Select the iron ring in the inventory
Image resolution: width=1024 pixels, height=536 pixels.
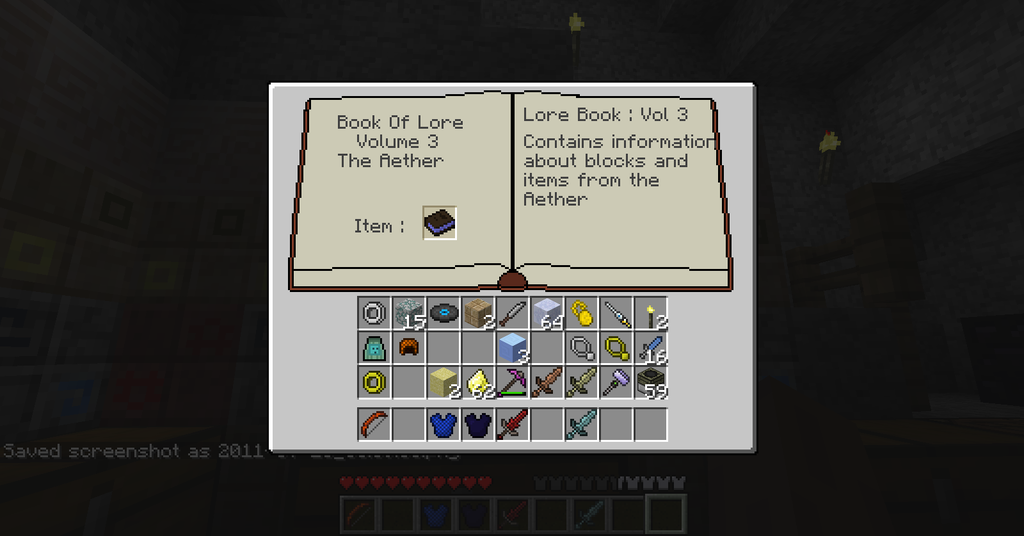tap(374, 314)
